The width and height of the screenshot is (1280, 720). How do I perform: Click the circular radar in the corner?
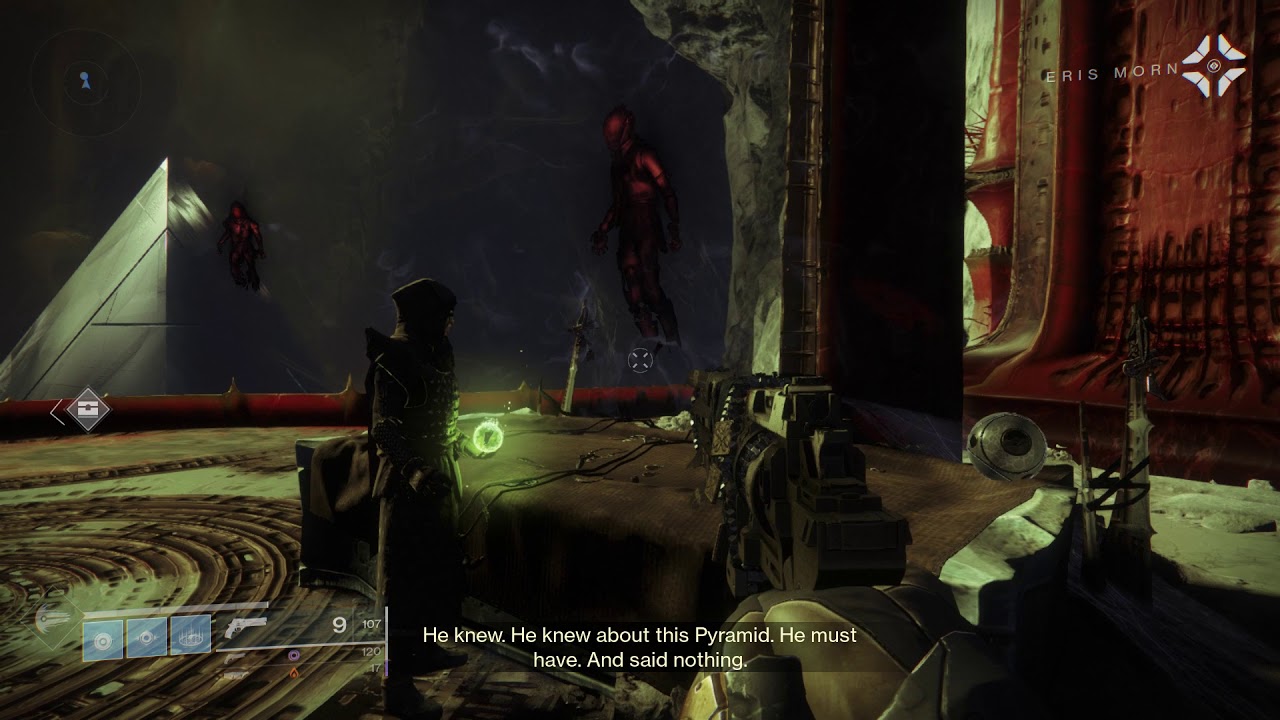click(x=84, y=80)
